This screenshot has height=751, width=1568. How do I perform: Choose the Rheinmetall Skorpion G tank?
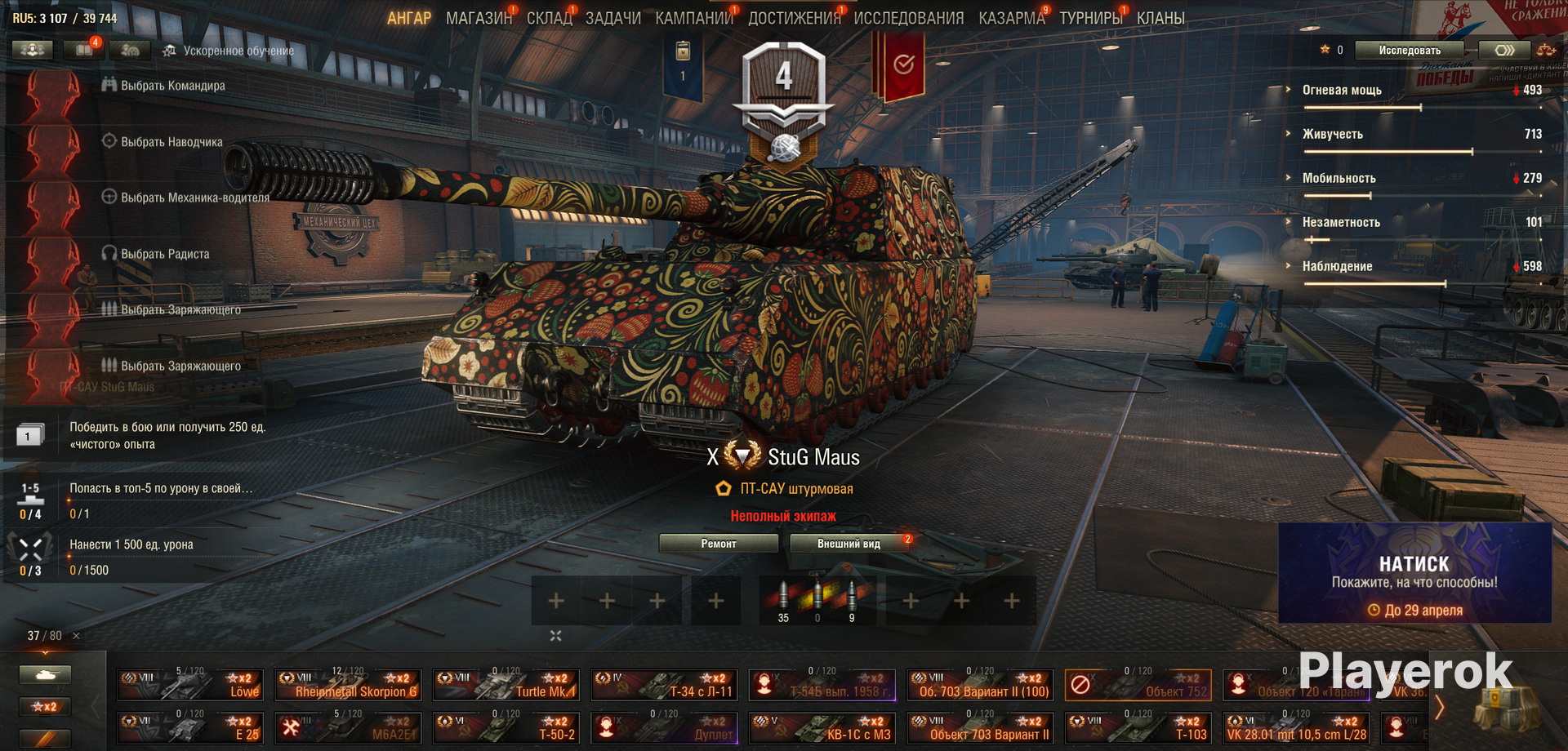click(348, 685)
